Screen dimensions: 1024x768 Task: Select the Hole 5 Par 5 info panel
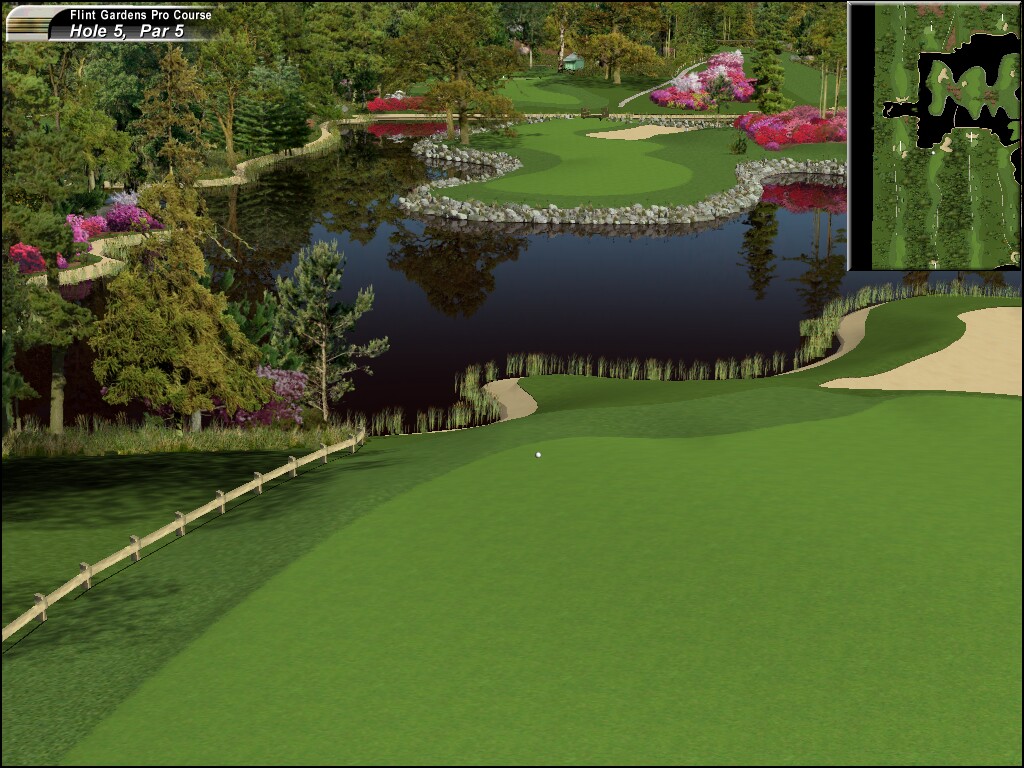pyautogui.click(x=112, y=24)
